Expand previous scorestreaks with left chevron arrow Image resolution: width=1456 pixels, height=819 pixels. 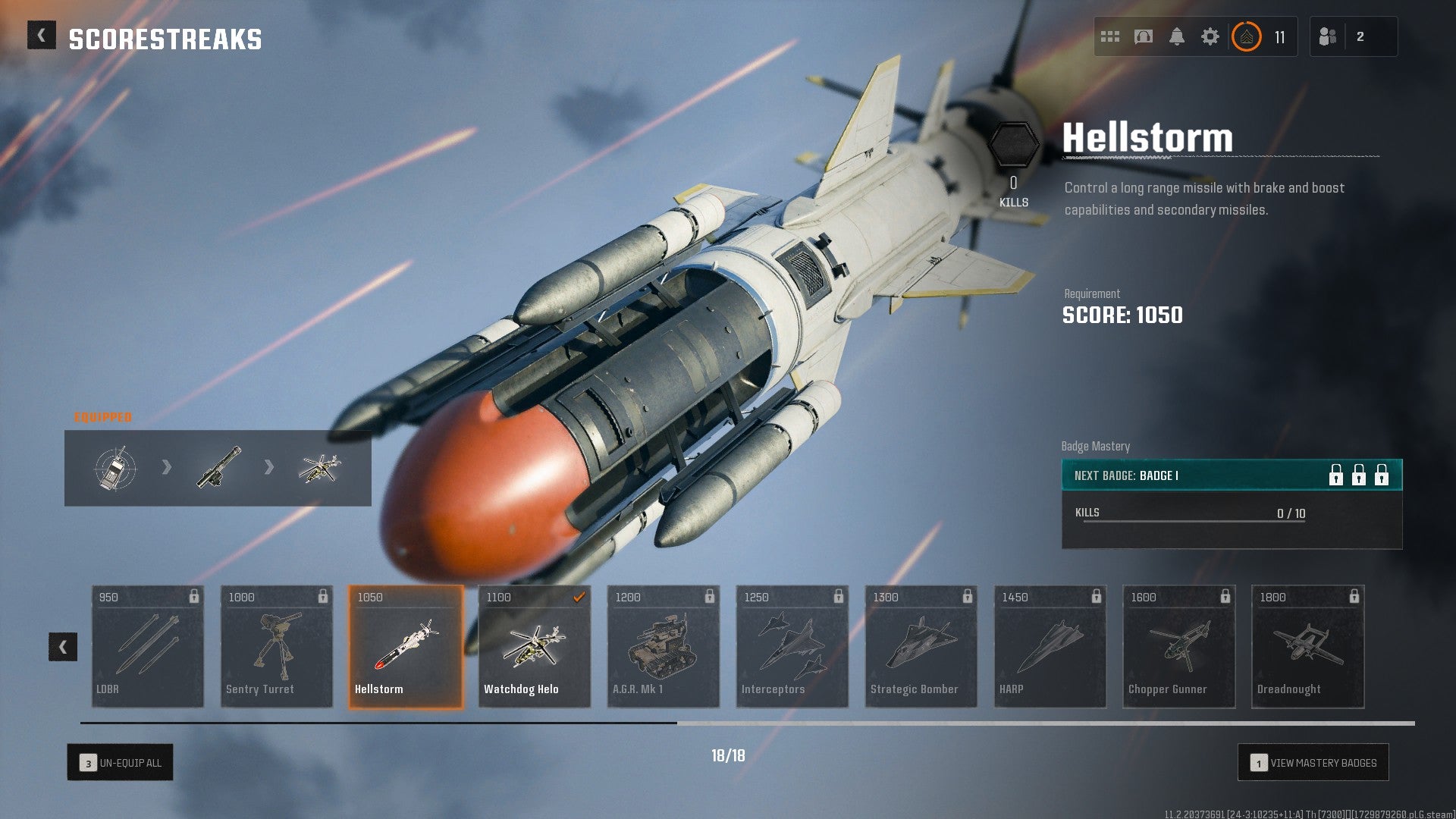pos(64,646)
